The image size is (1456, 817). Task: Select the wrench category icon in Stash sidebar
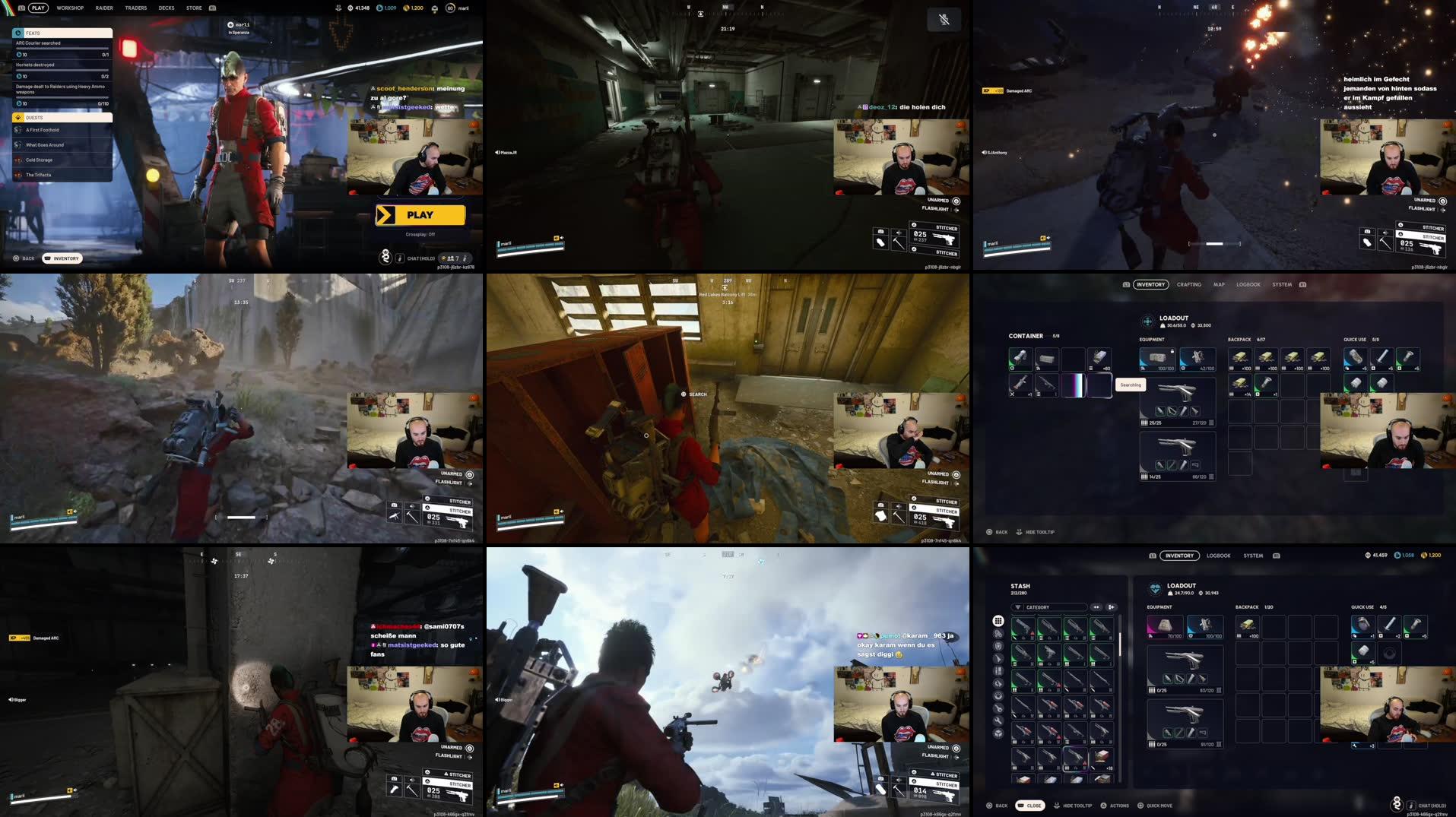pos(998,719)
